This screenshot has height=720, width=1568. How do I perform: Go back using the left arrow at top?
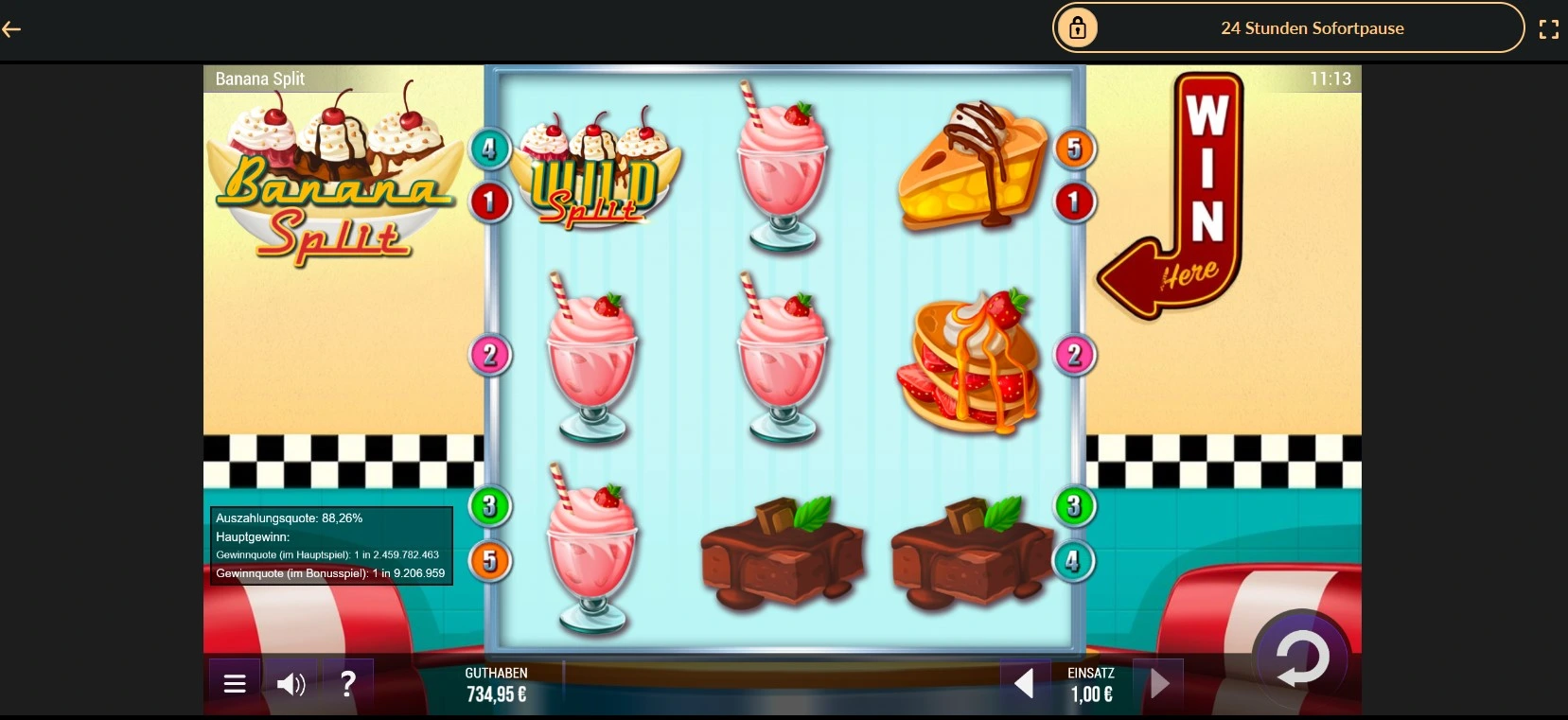[x=12, y=29]
